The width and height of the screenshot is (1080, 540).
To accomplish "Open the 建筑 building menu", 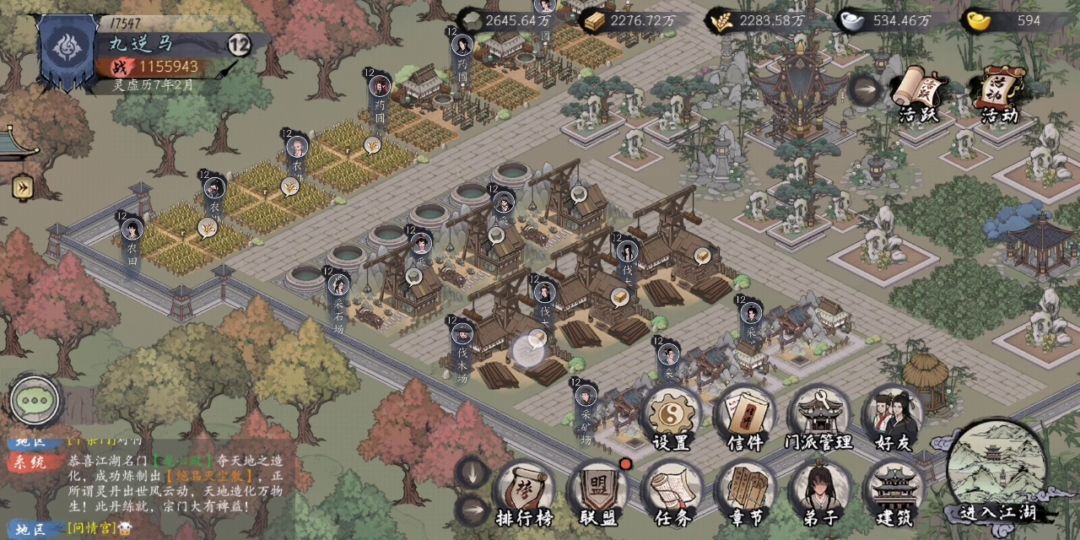I will coord(893,492).
